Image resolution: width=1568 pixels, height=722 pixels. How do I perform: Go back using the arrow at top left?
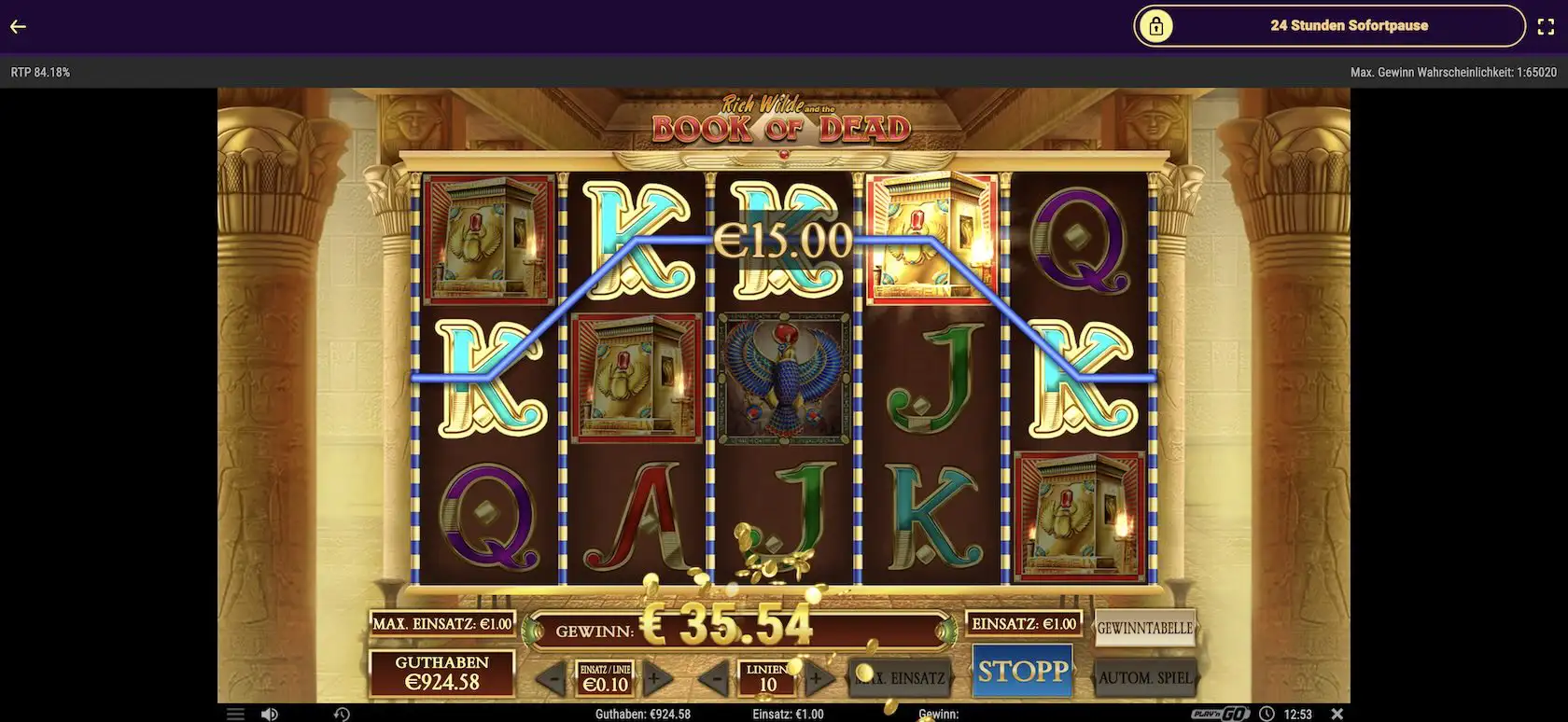pyautogui.click(x=18, y=26)
